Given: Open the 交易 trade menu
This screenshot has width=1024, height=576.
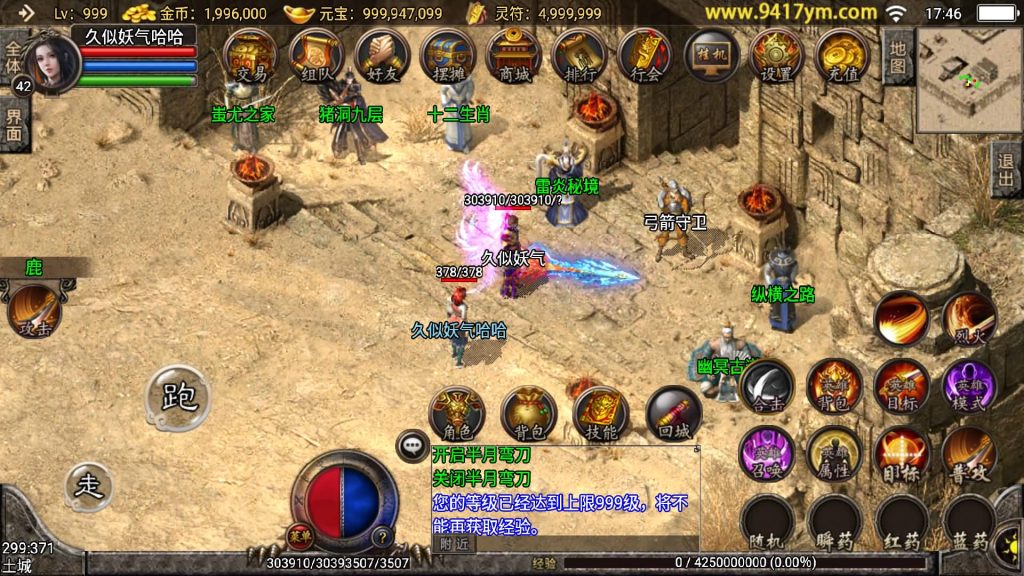Looking at the screenshot, I should coord(250,55).
